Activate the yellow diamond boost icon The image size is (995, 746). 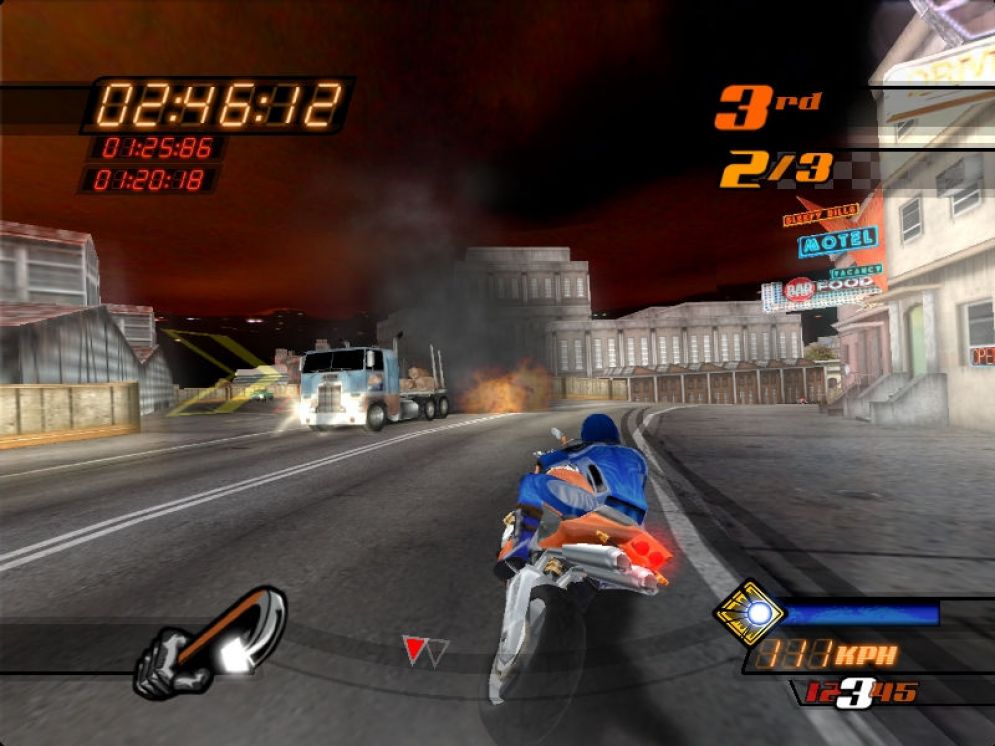pyautogui.click(x=749, y=612)
